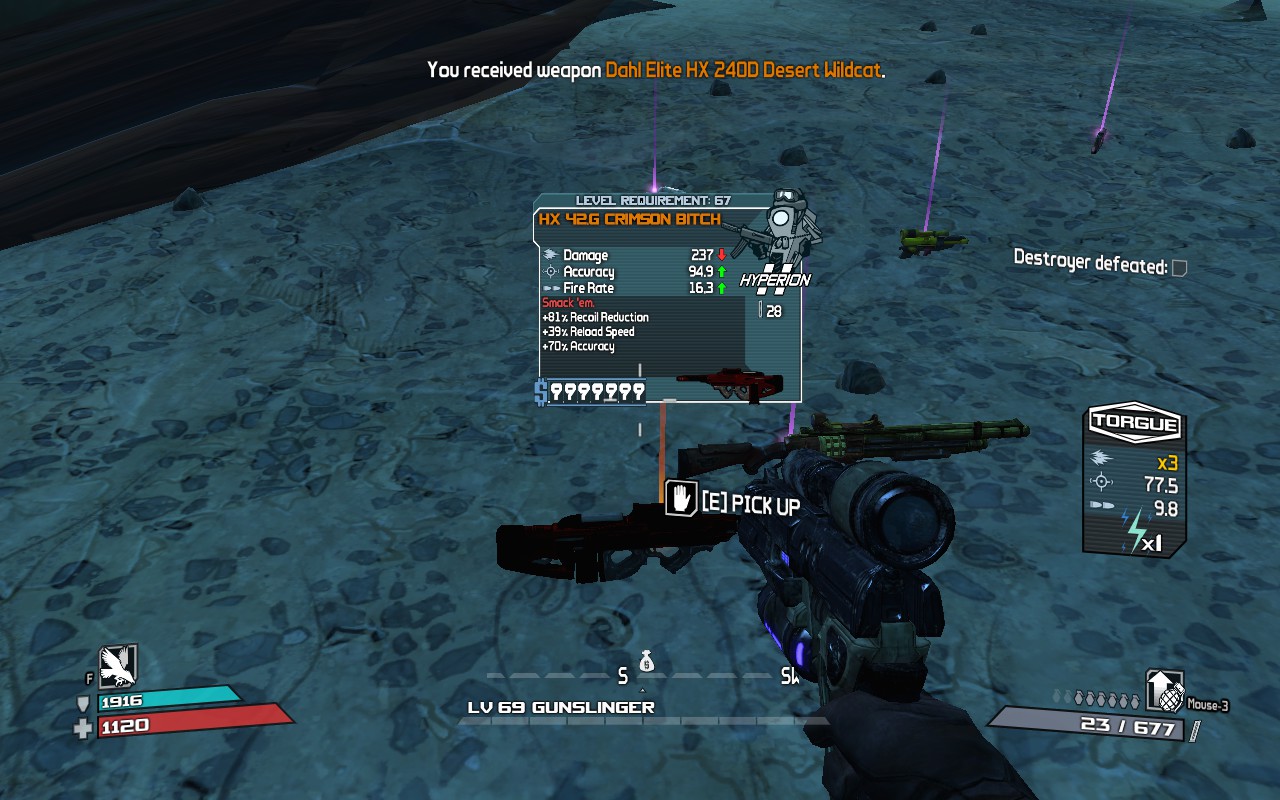Select the Torgue equipped weapon card
The image size is (1280, 800).
tap(1133, 480)
